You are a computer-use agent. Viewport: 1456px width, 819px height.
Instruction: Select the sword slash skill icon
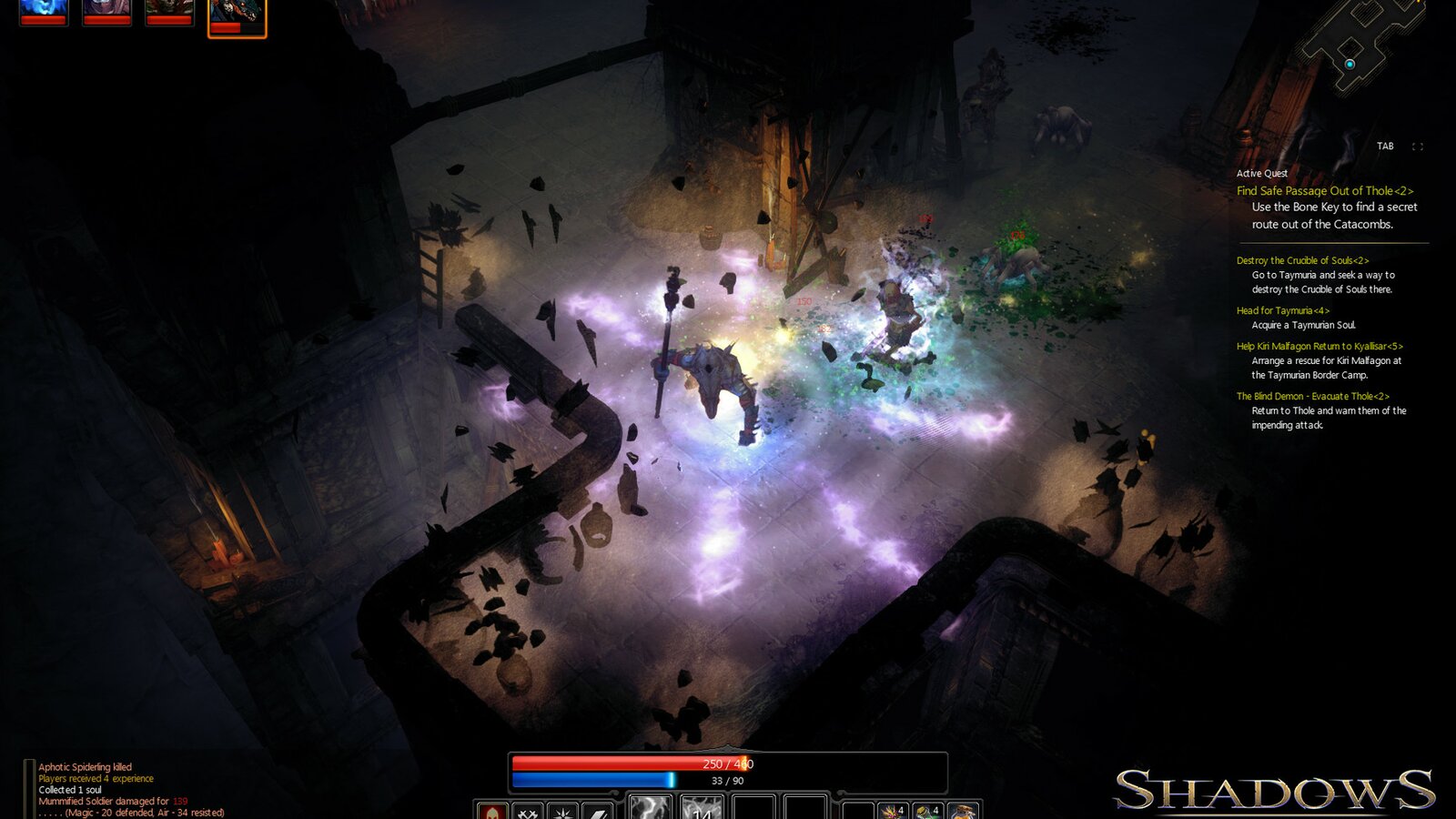point(598,808)
